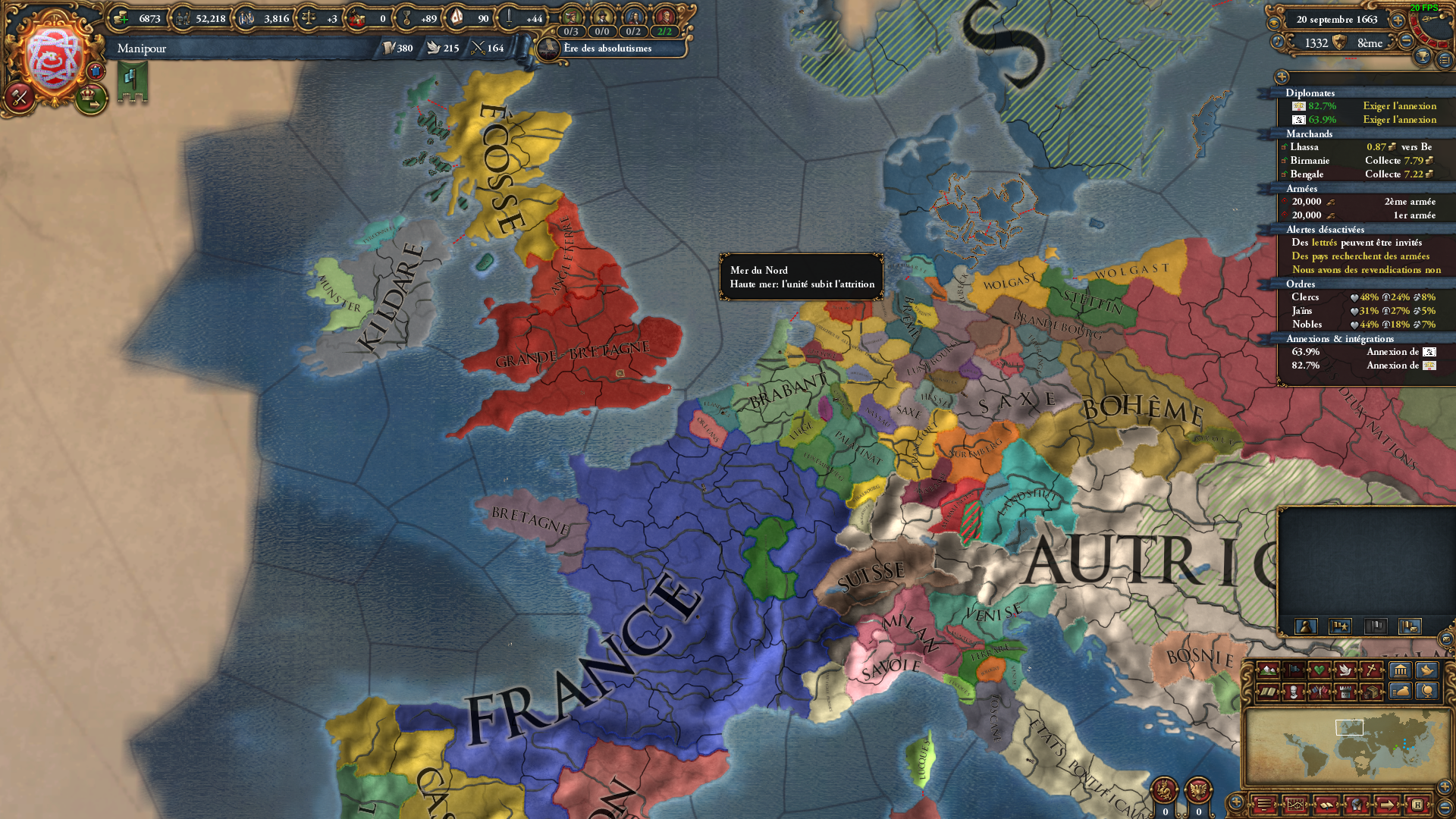
Task: Click the round outliner settings expander
Action: click(1282, 77)
